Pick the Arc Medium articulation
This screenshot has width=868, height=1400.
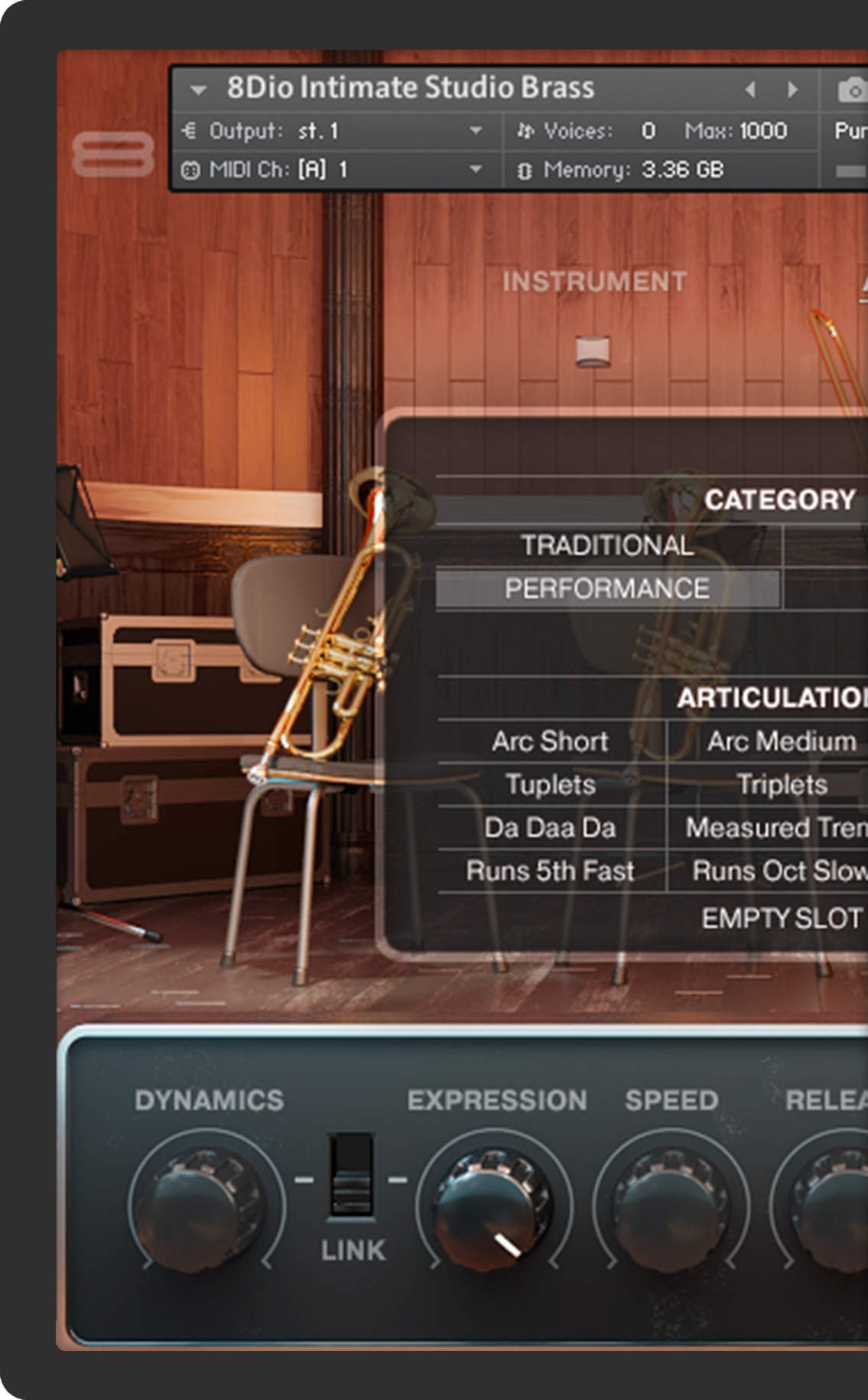pyautogui.click(x=781, y=741)
